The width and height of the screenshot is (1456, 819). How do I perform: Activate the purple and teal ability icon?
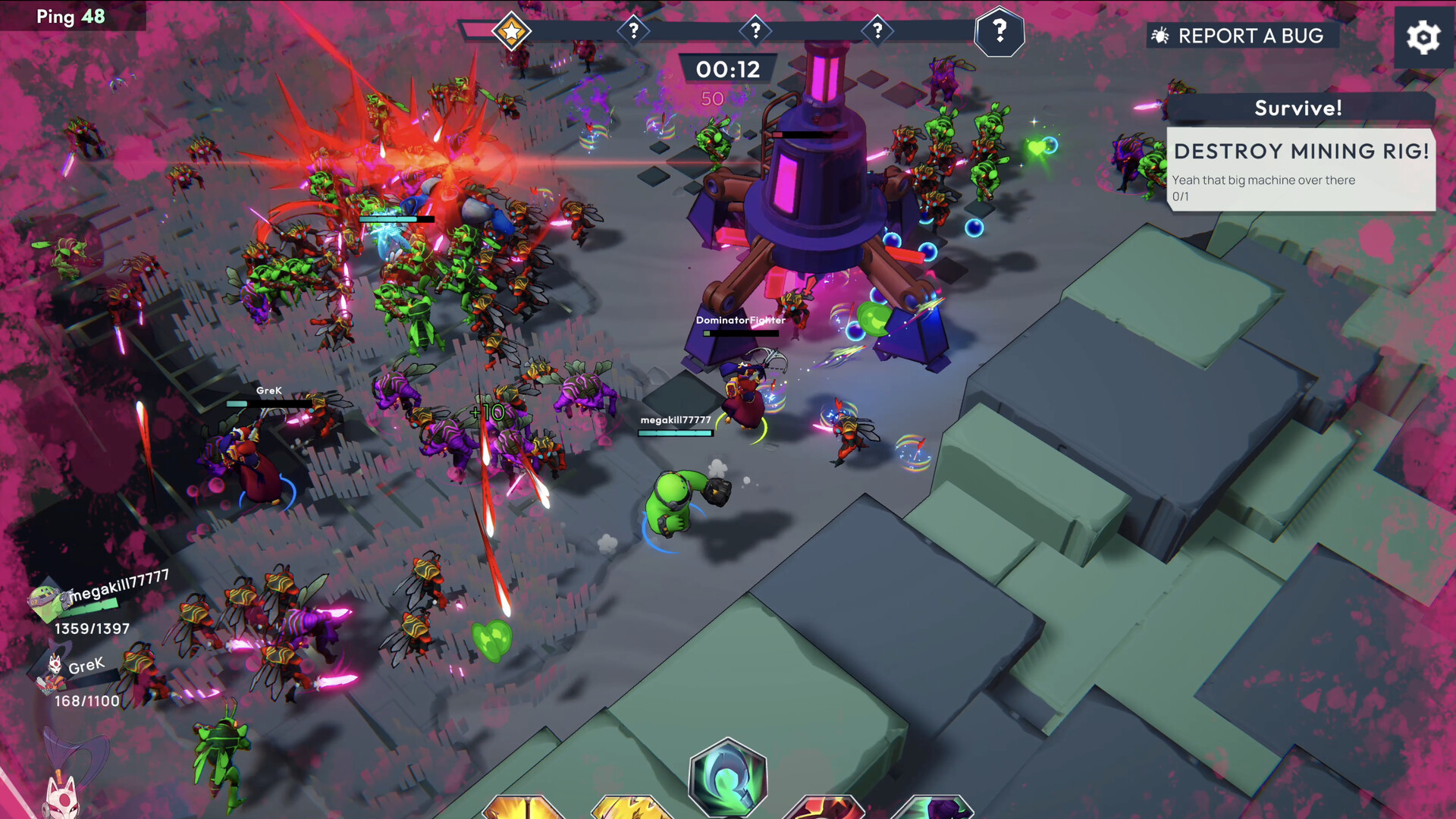click(934, 808)
